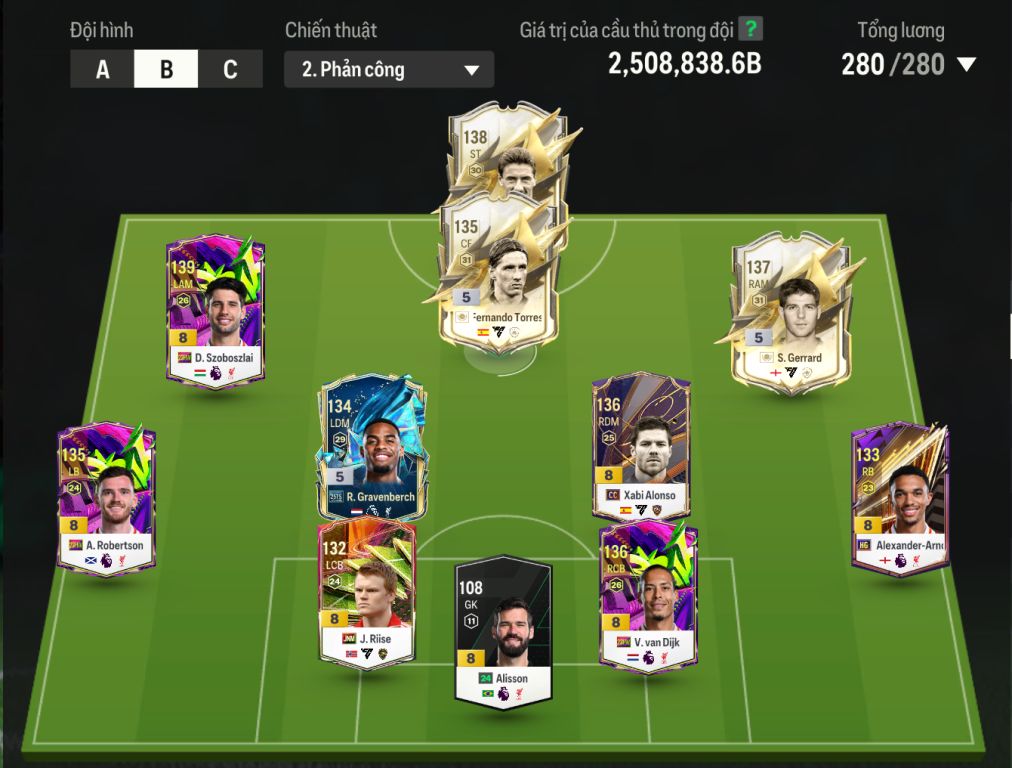
Task: Choose the Alisson goalkeeper card
Action: (x=503, y=630)
